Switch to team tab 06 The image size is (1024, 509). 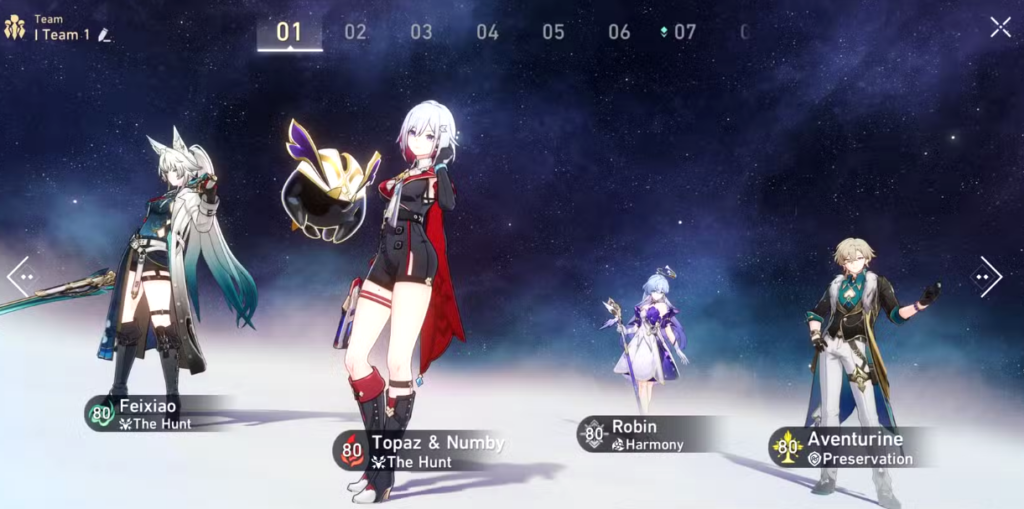[619, 32]
